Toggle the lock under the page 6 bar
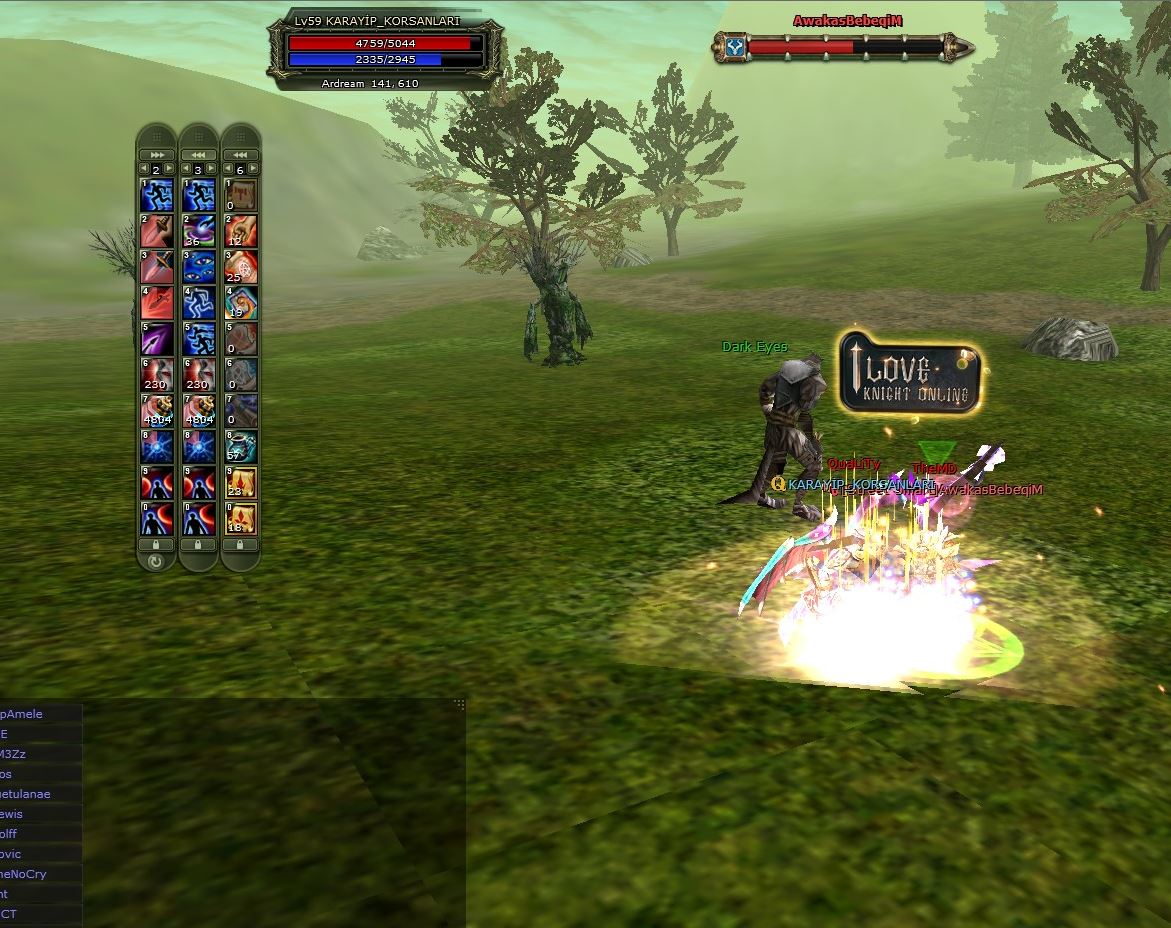 point(240,544)
